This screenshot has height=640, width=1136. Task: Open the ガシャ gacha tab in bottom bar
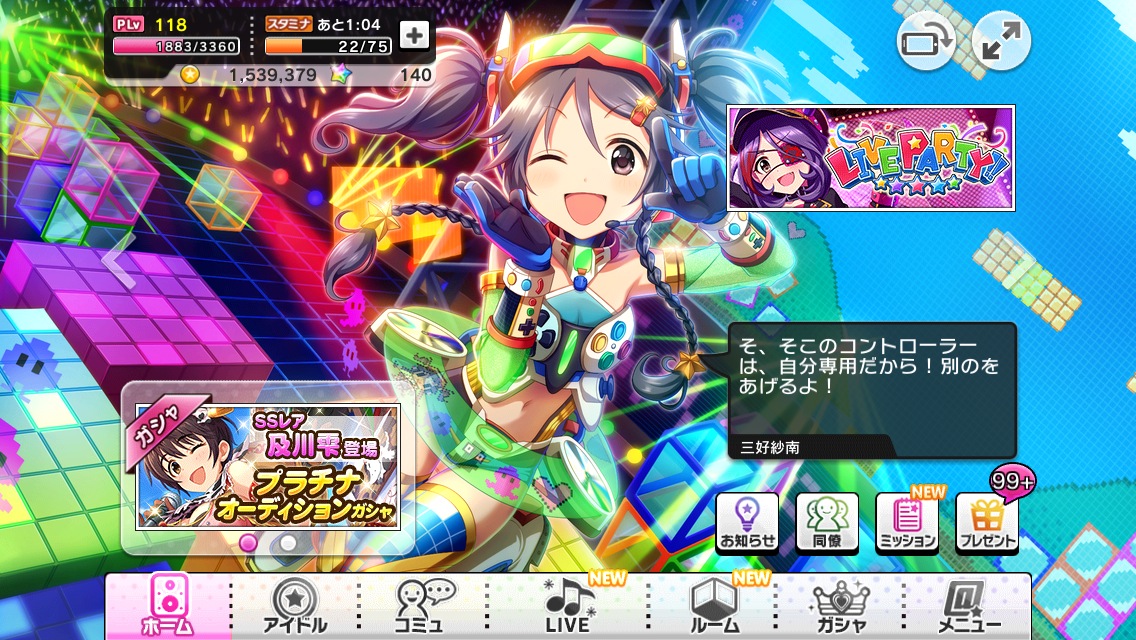[841, 606]
